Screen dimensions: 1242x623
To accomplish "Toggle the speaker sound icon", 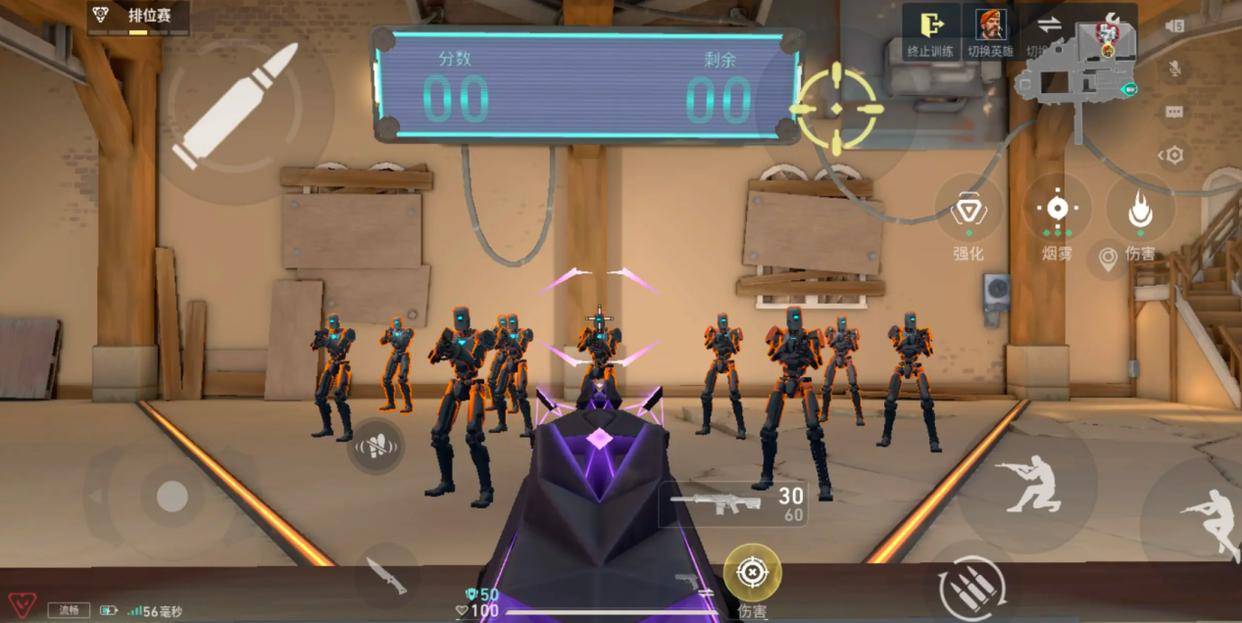I will [x=1175, y=26].
